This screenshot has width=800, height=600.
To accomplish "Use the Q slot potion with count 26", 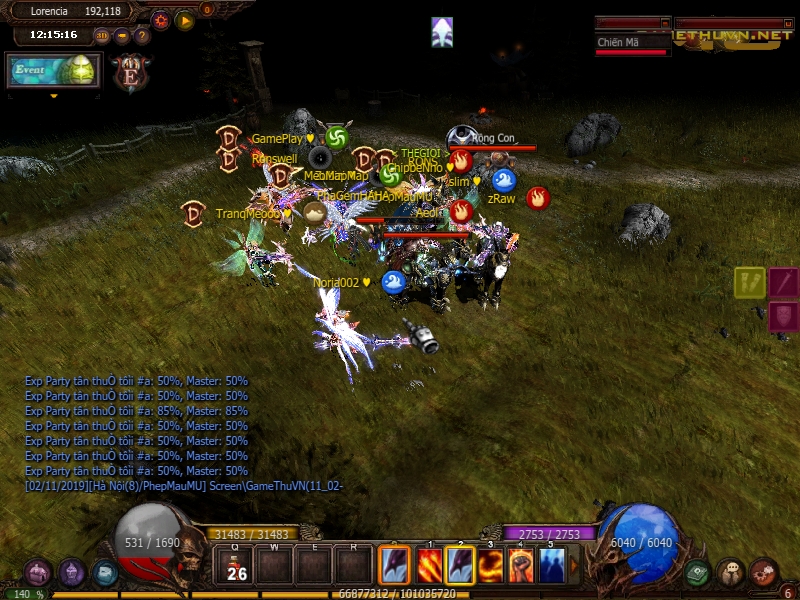I will coord(236,566).
